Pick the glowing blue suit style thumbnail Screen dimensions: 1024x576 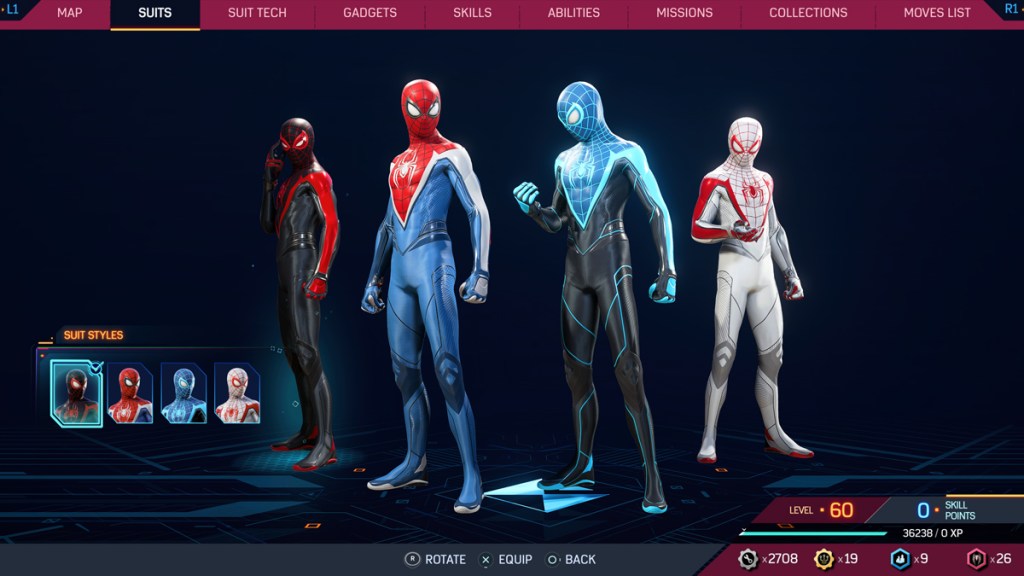[184, 393]
